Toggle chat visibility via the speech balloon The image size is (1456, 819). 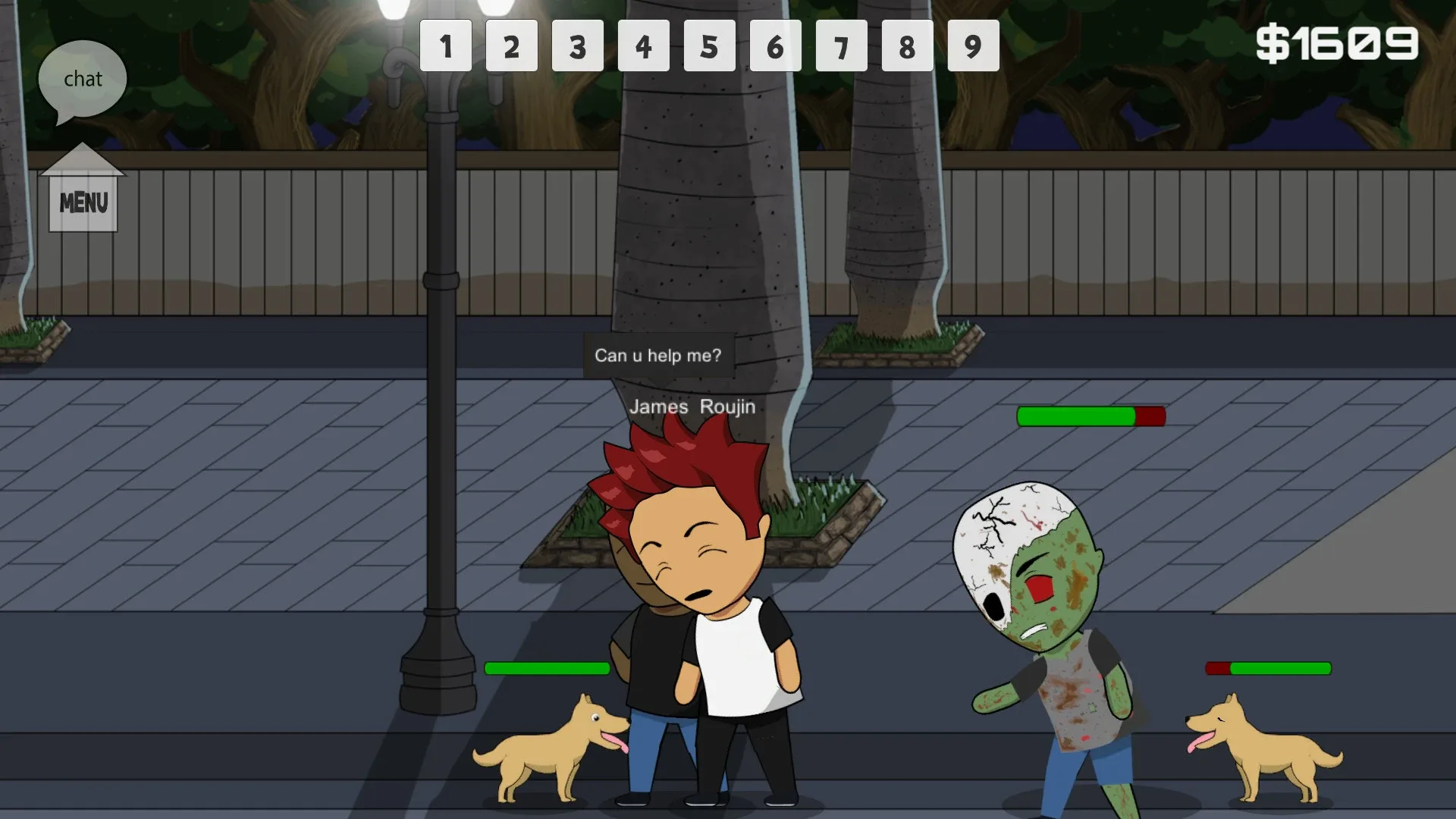coord(83,78)
